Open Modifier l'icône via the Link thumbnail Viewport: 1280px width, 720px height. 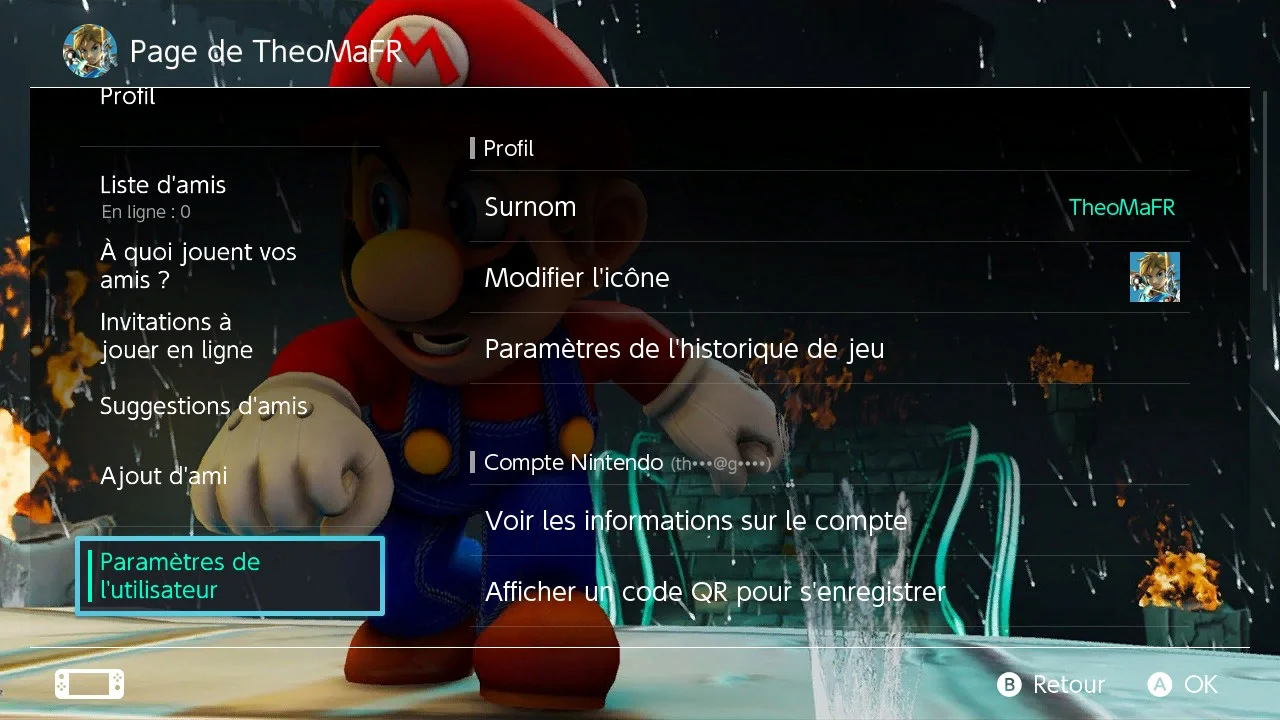tap(1154, 277)
